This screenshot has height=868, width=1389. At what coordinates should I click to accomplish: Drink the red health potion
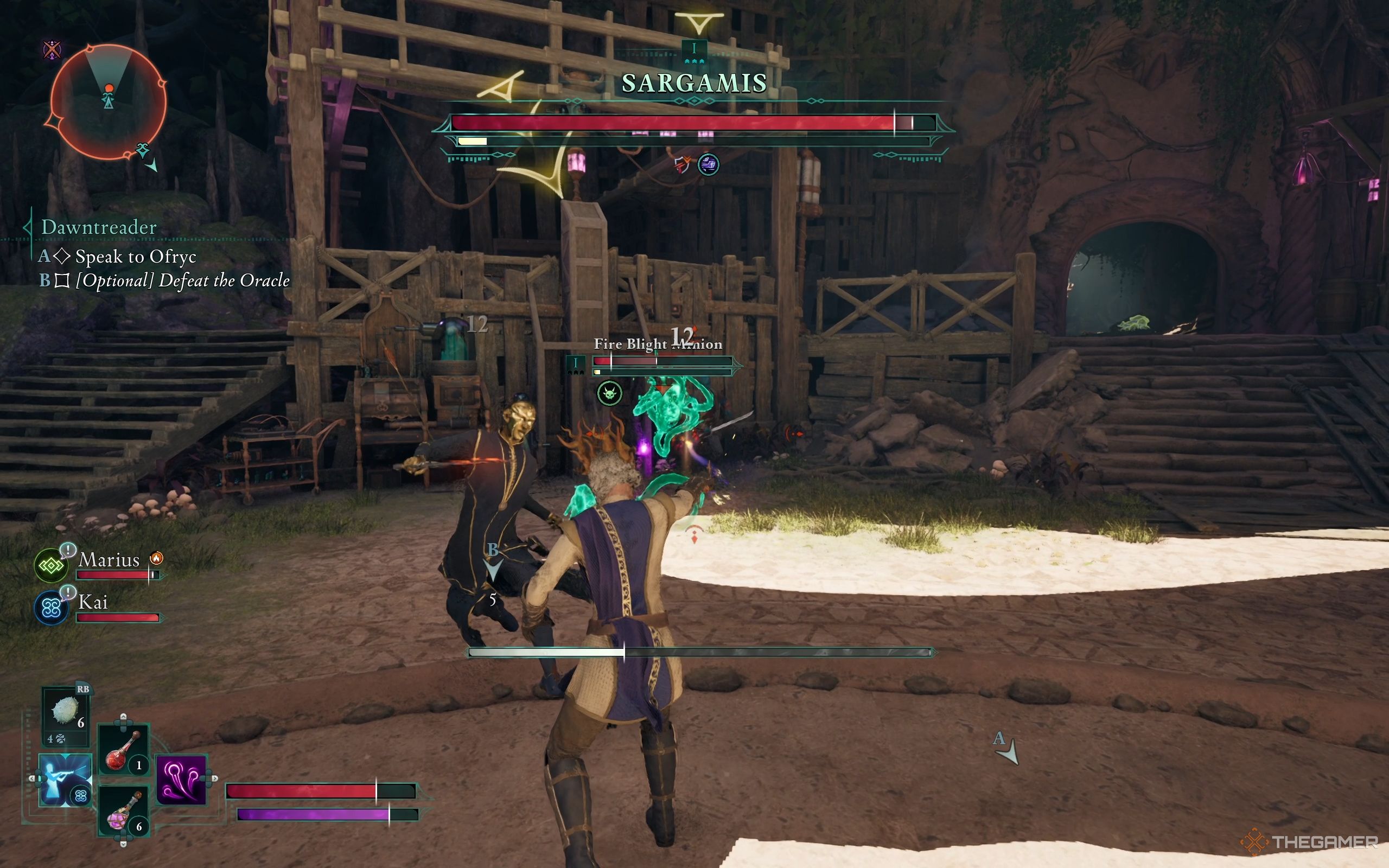123,750
